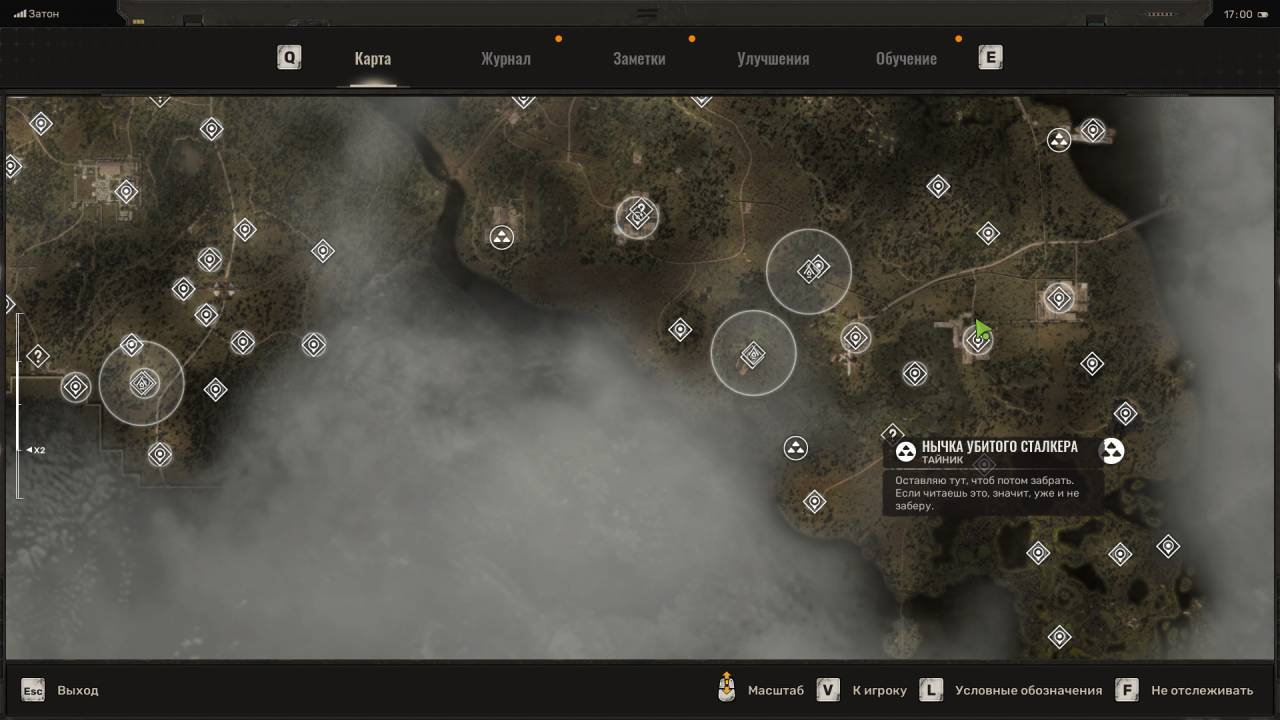Select the Карта tab

coord(372,58)
